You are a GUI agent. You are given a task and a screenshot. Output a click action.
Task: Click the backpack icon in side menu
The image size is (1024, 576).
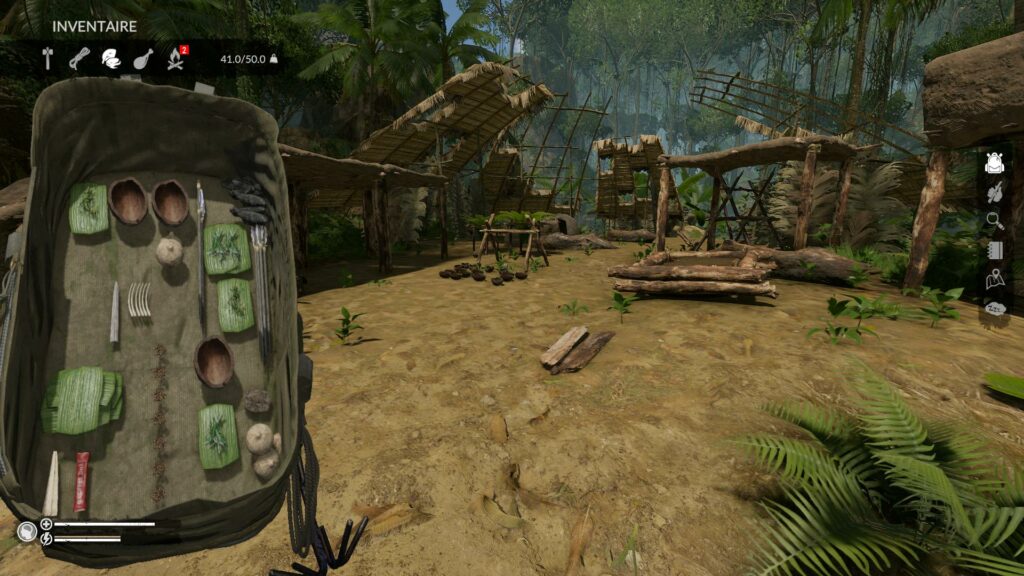point(994,164)
